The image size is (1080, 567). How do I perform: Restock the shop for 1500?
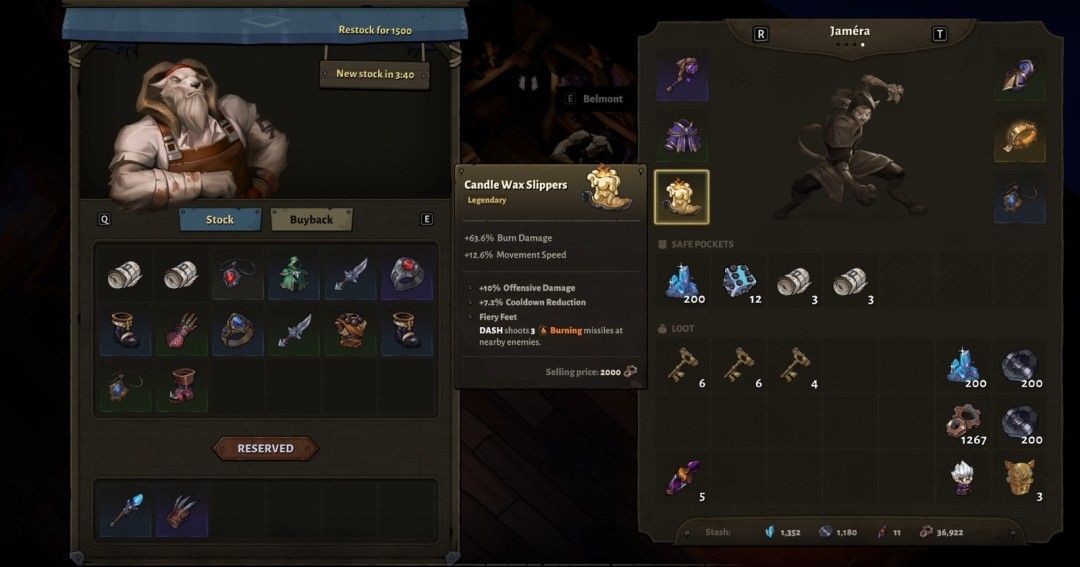tap(375, 29)
